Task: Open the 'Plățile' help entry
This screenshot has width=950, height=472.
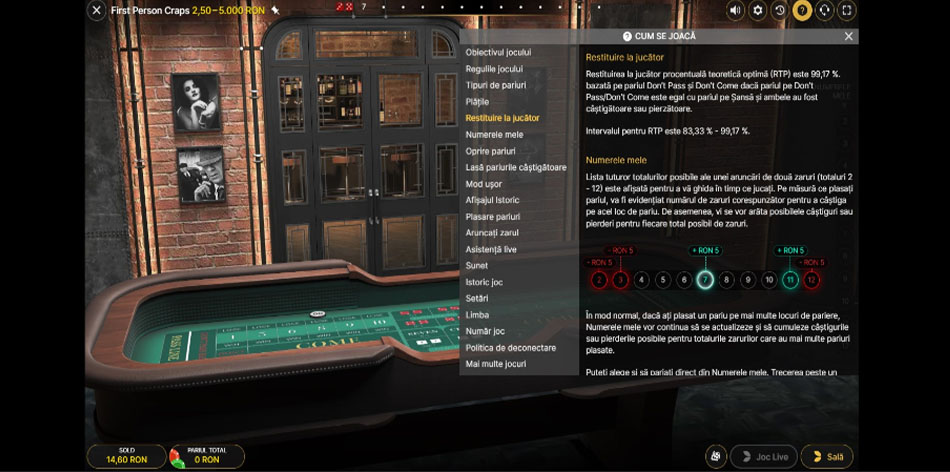Action: tap(477, 101)
